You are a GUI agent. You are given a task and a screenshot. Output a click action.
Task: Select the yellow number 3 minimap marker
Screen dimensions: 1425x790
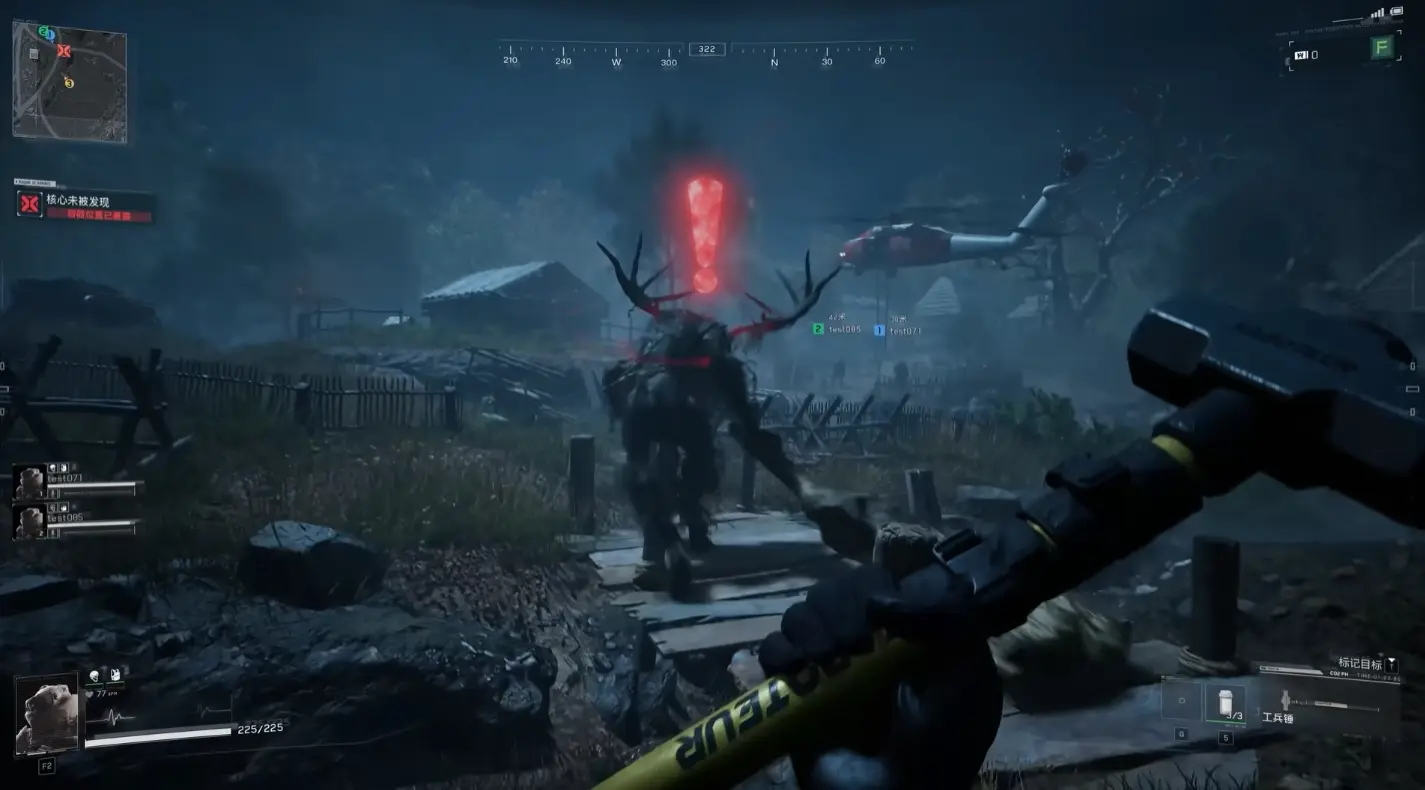click(69, 83)
